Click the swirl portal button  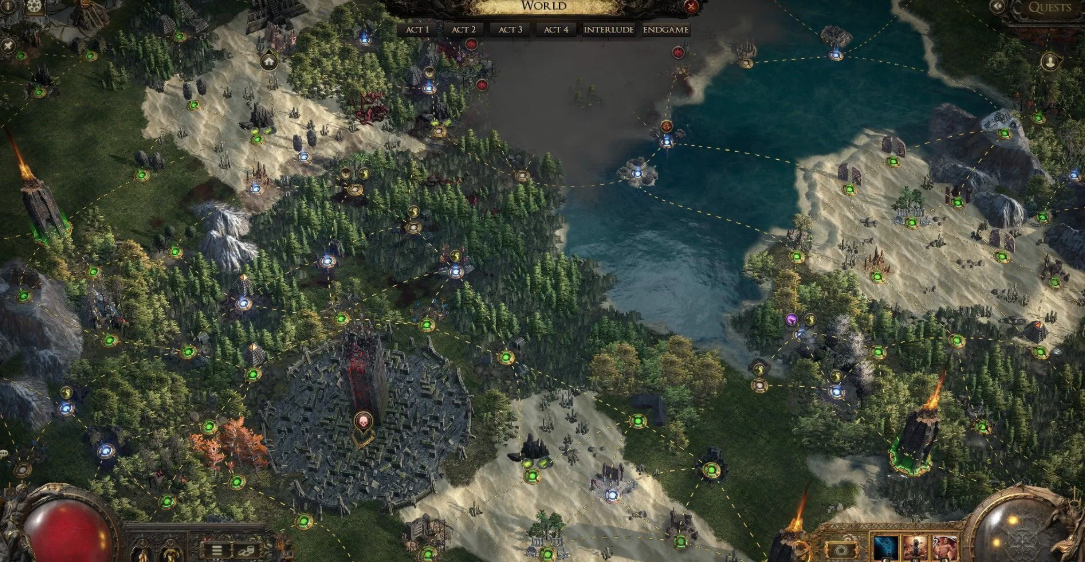point(841,549)
